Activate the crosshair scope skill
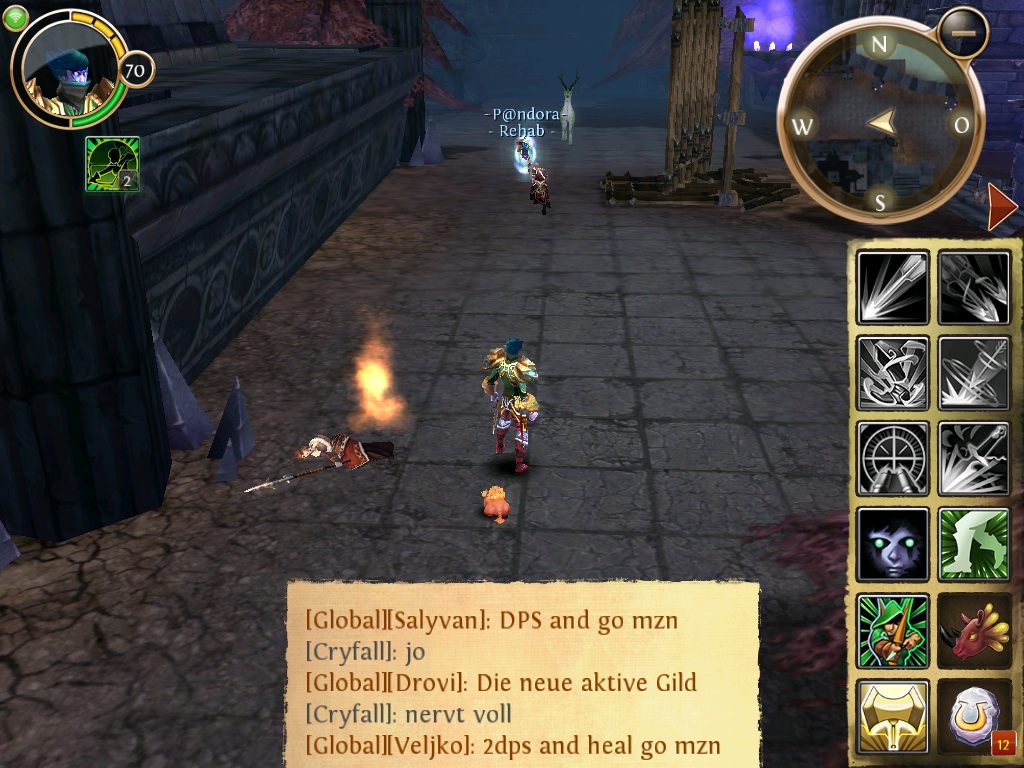The height and width of the screenshot is (768, 1024). point(893,458)
